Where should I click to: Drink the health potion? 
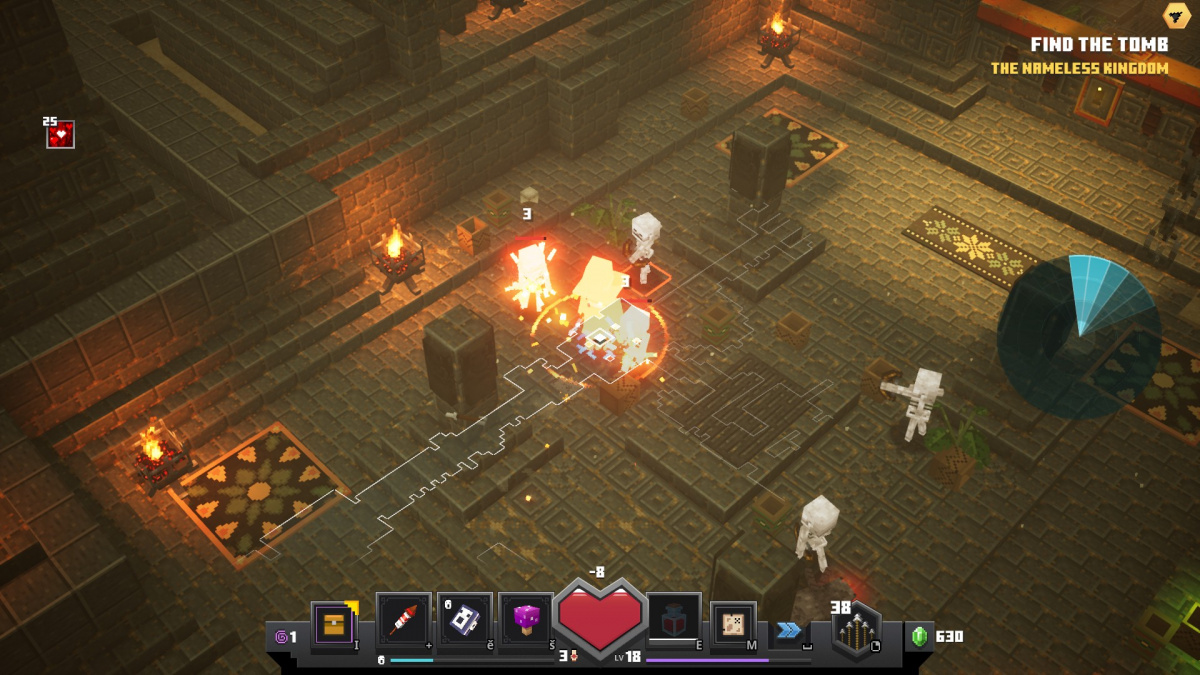[x=672, y=621]
